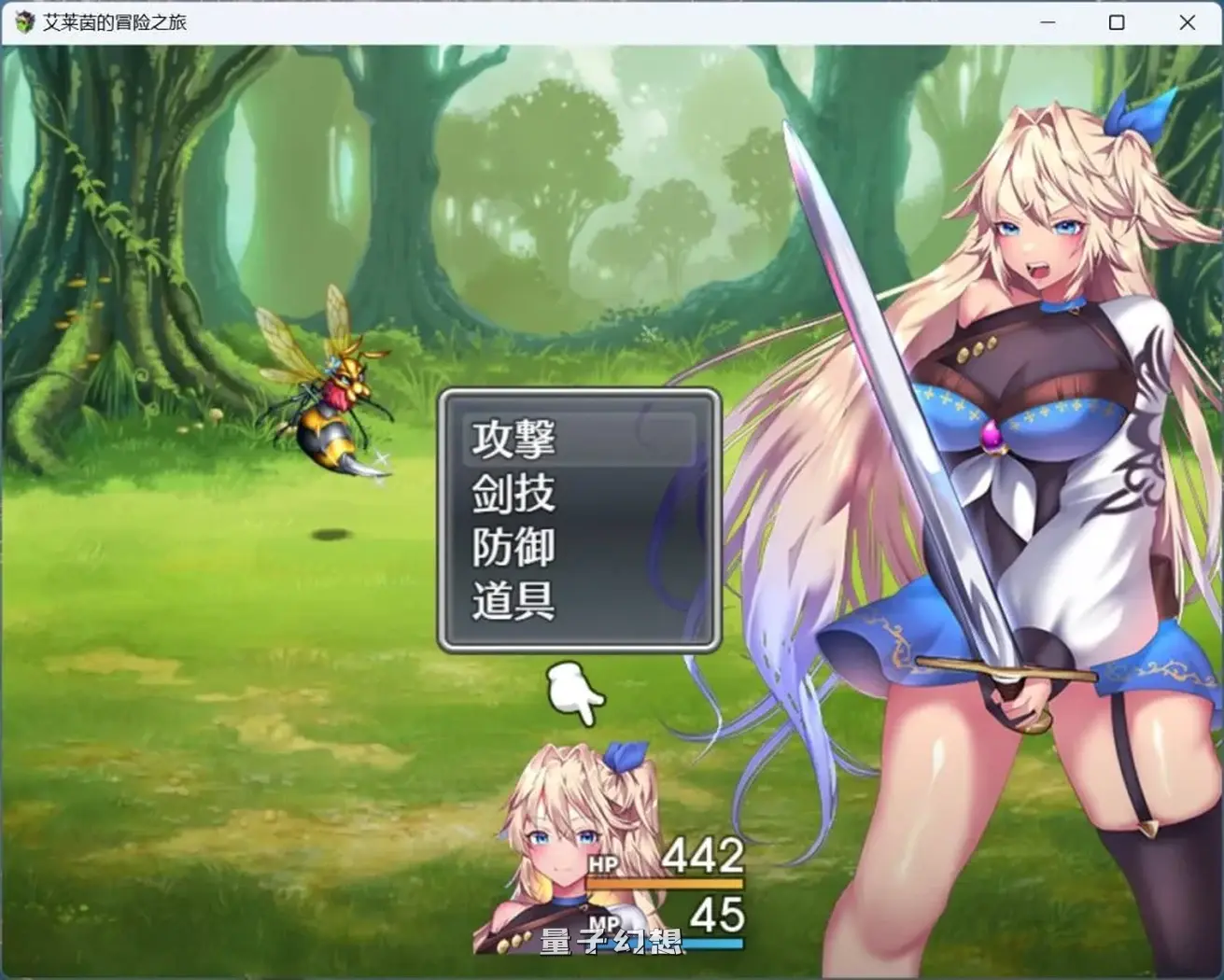1224x980 pixels.
Task: Select the 防御 (Defend) battle command
Action: tap(514, 549)
